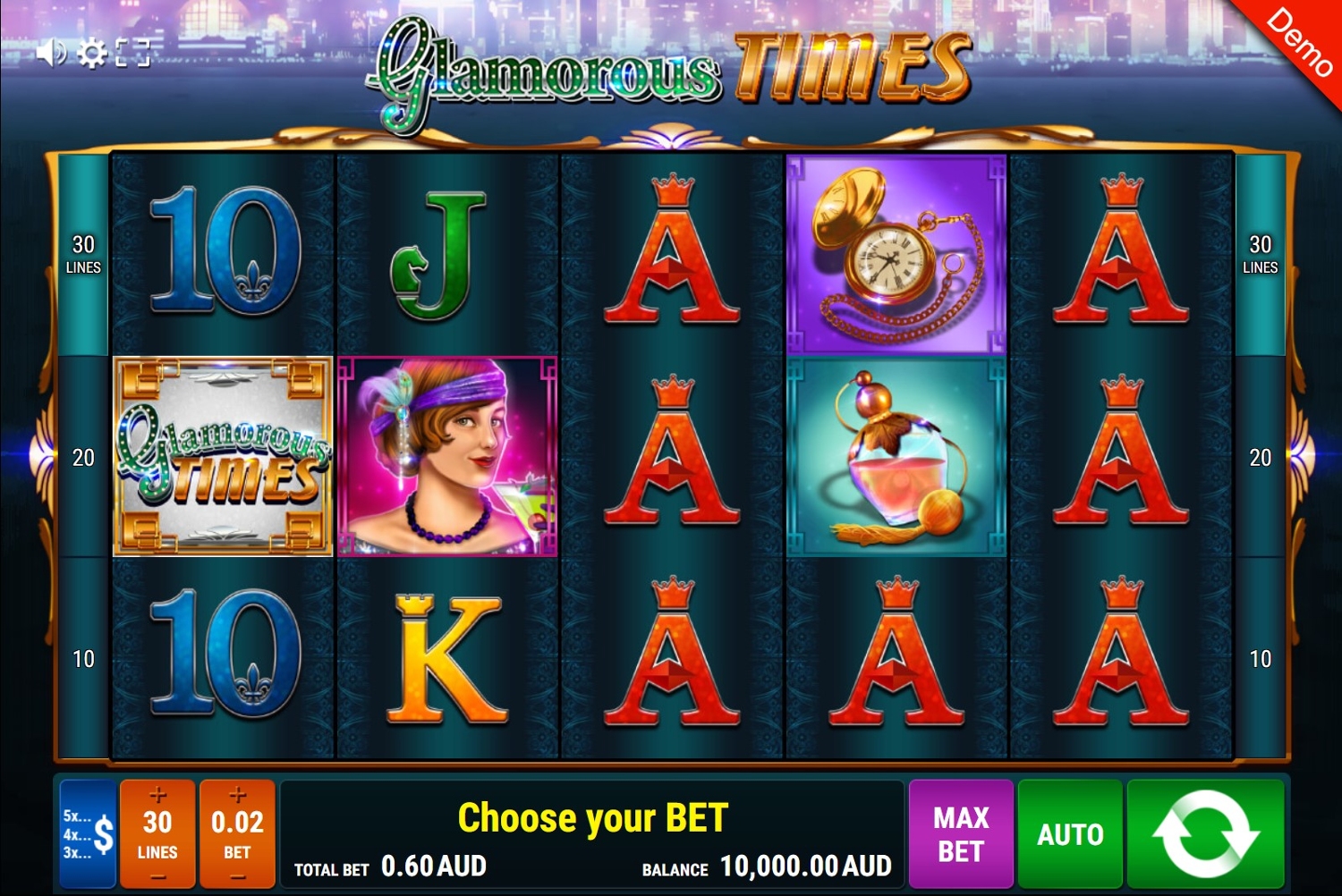
Task: Toggle sound with the speaker icon
Action: point(51,54)
